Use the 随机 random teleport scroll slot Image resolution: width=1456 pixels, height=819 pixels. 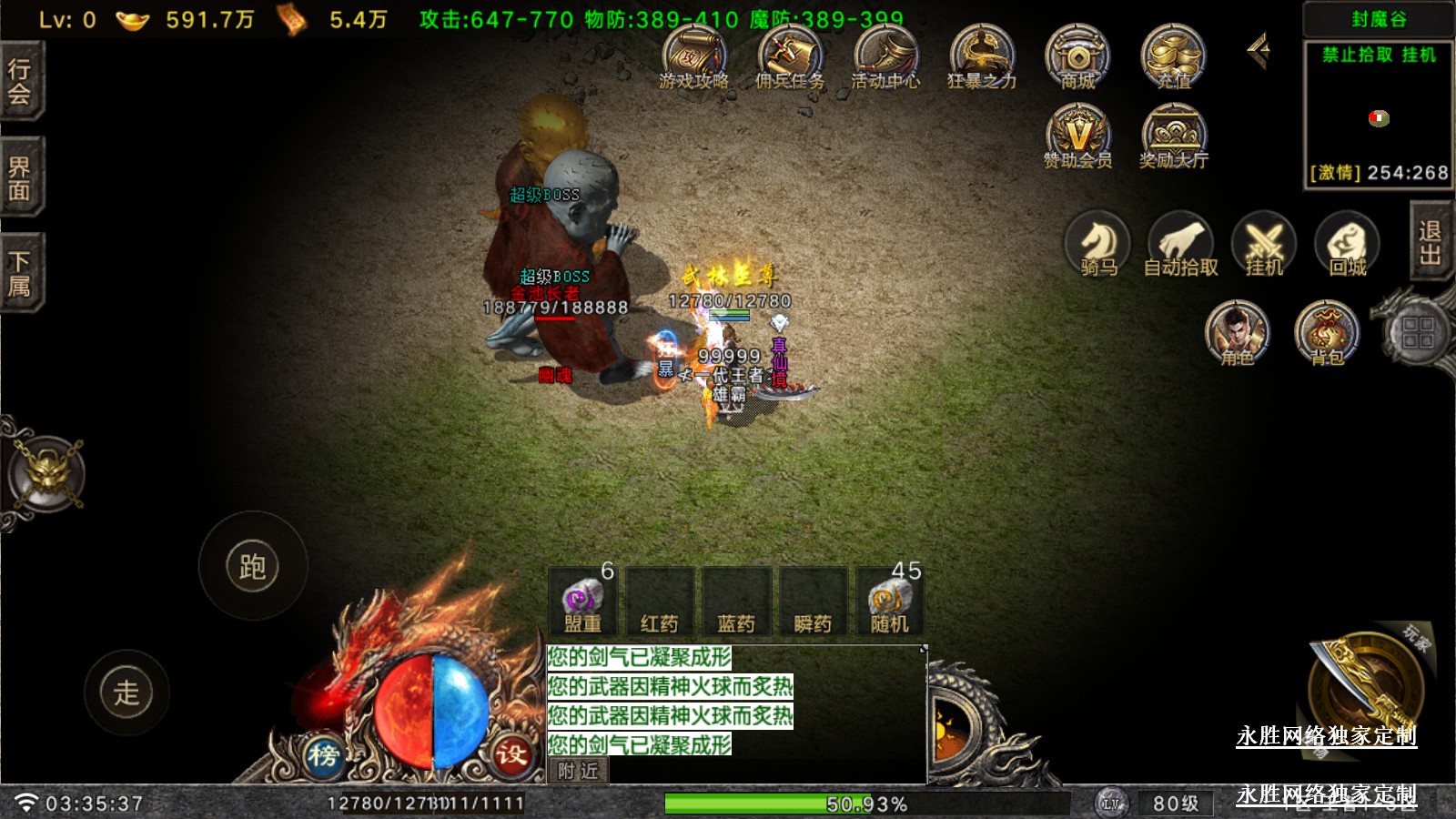pos(889,602)
